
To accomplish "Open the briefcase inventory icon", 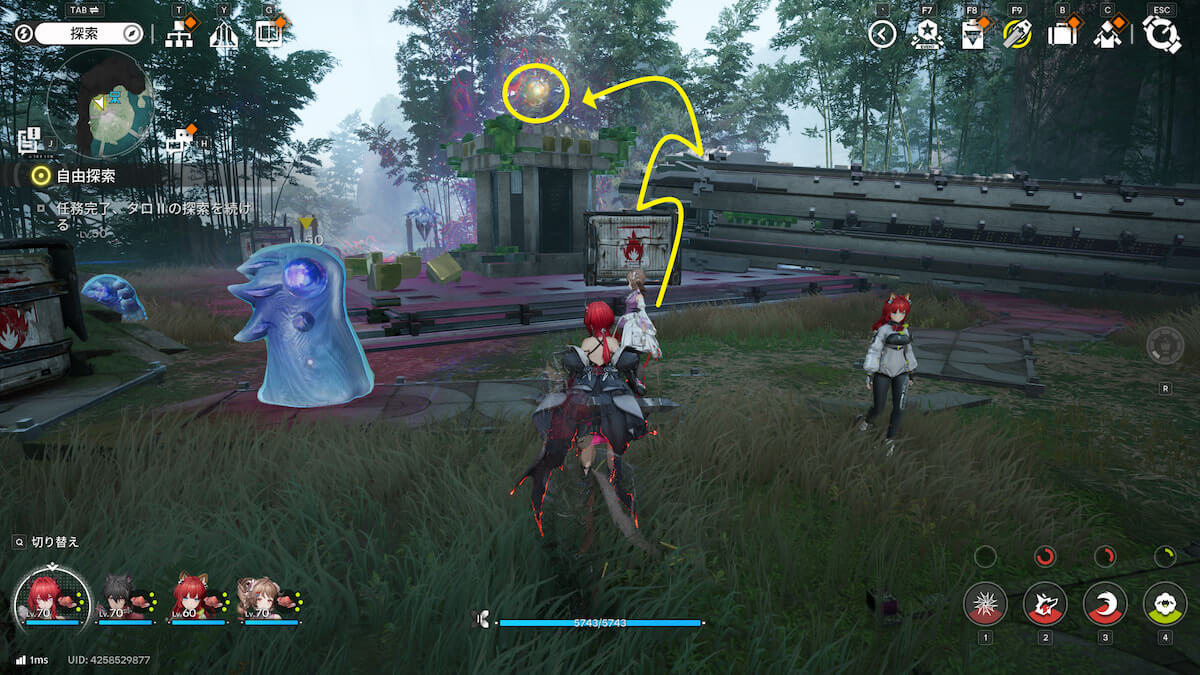I will tap(1062, 35).
